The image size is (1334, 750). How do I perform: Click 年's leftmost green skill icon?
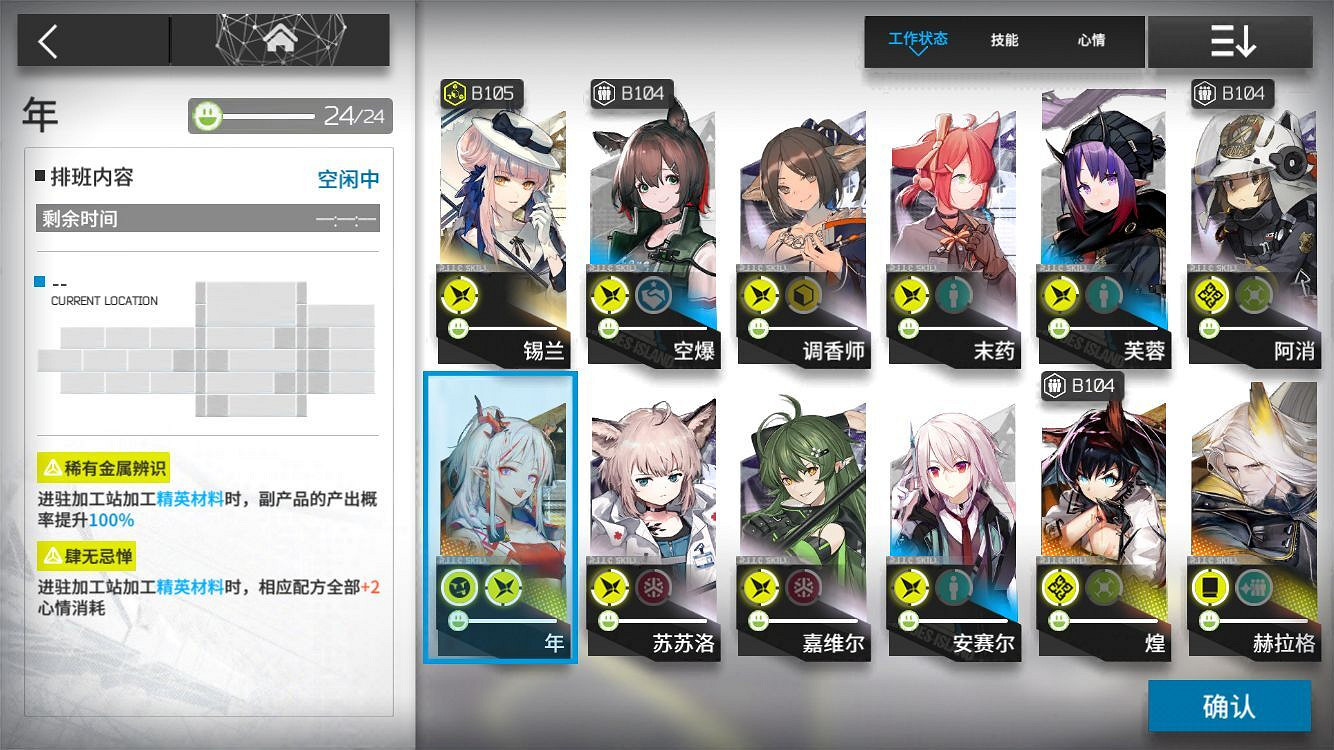pyautogui.click(x=458, y=587)
